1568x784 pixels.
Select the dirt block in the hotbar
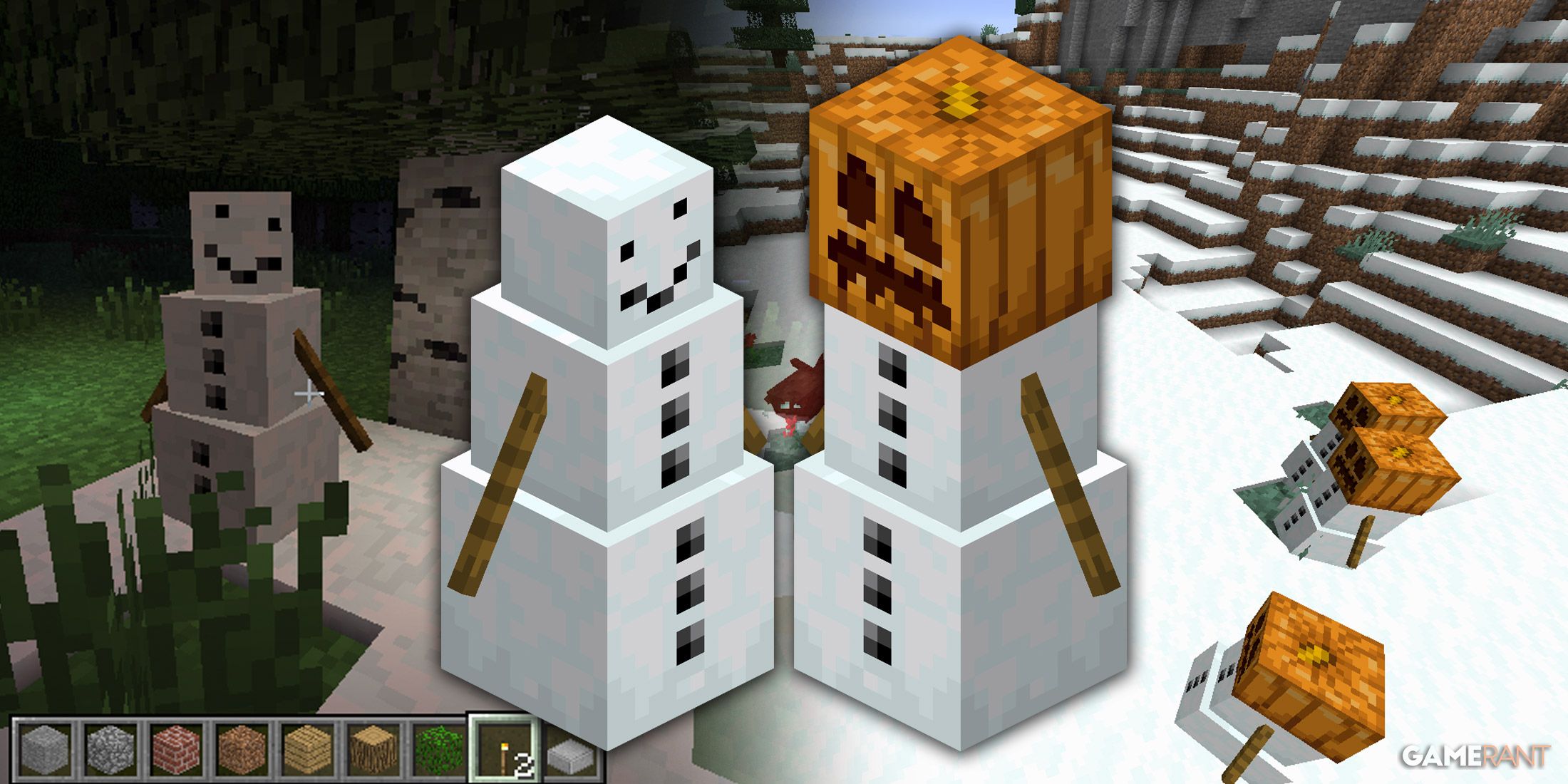pyautogui.click(x=242, y=748)
